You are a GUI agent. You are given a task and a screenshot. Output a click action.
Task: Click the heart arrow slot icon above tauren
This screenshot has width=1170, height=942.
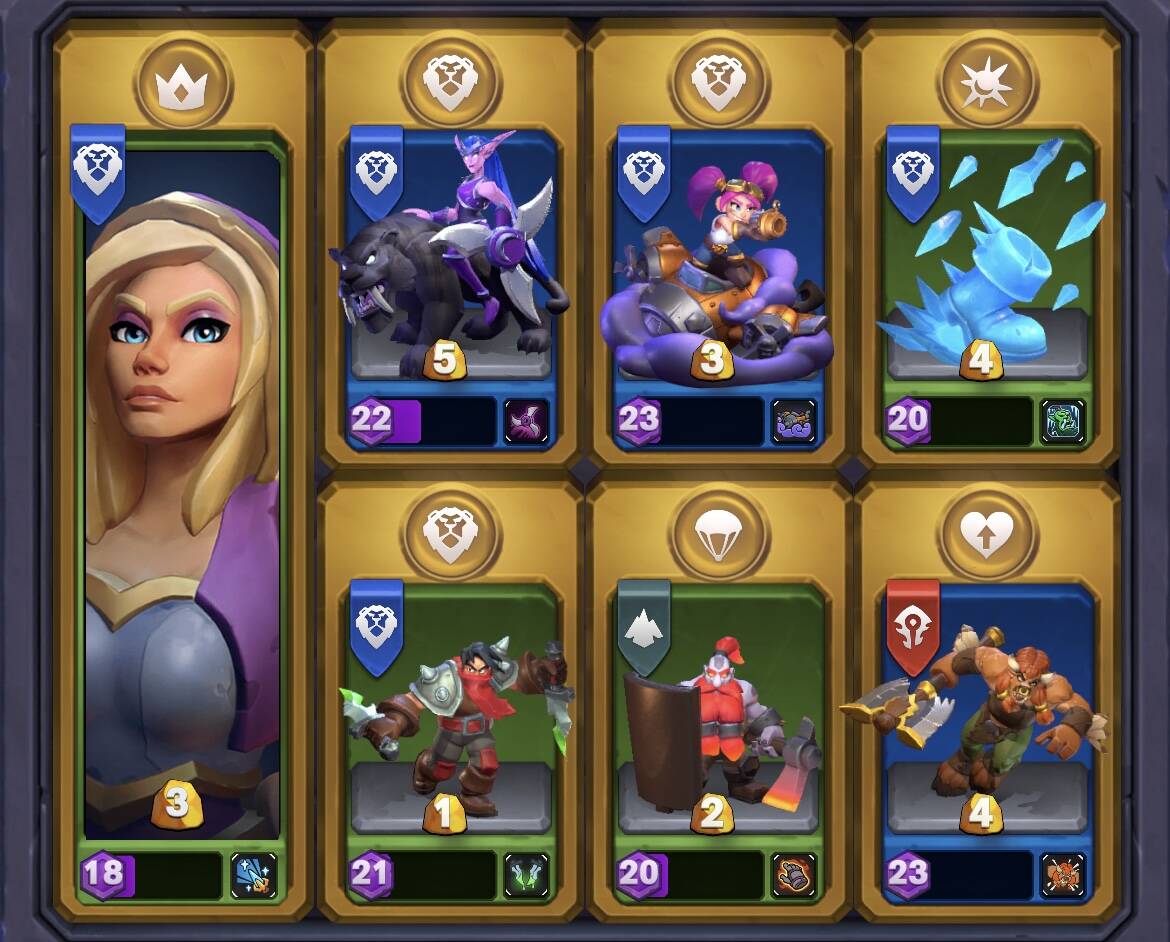pos(987,534)
